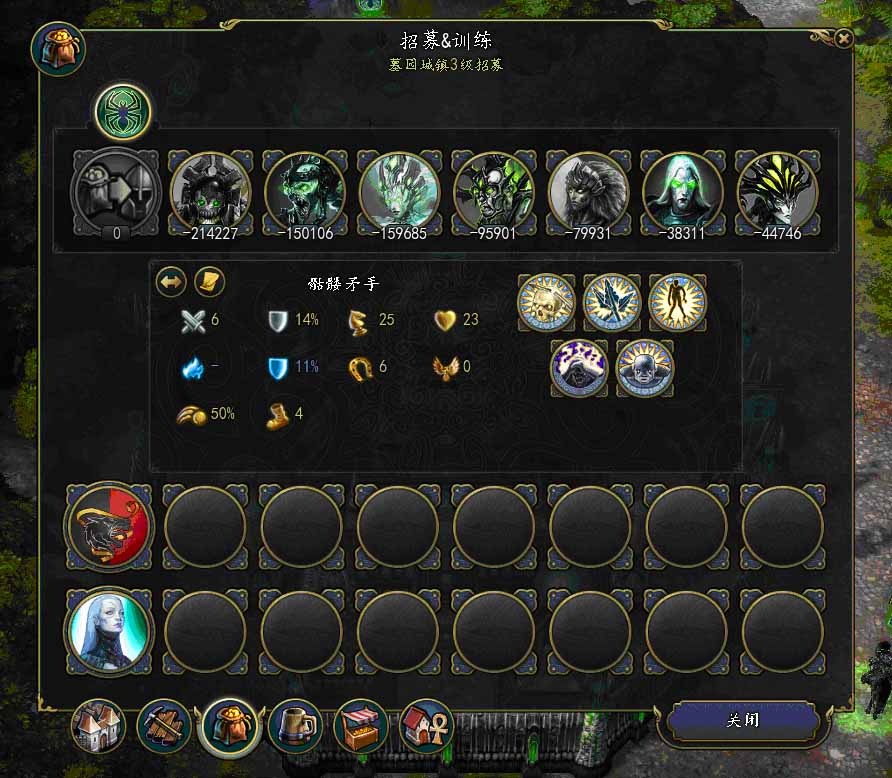Toggle the double-arrow swap button

tap(172, 282)
